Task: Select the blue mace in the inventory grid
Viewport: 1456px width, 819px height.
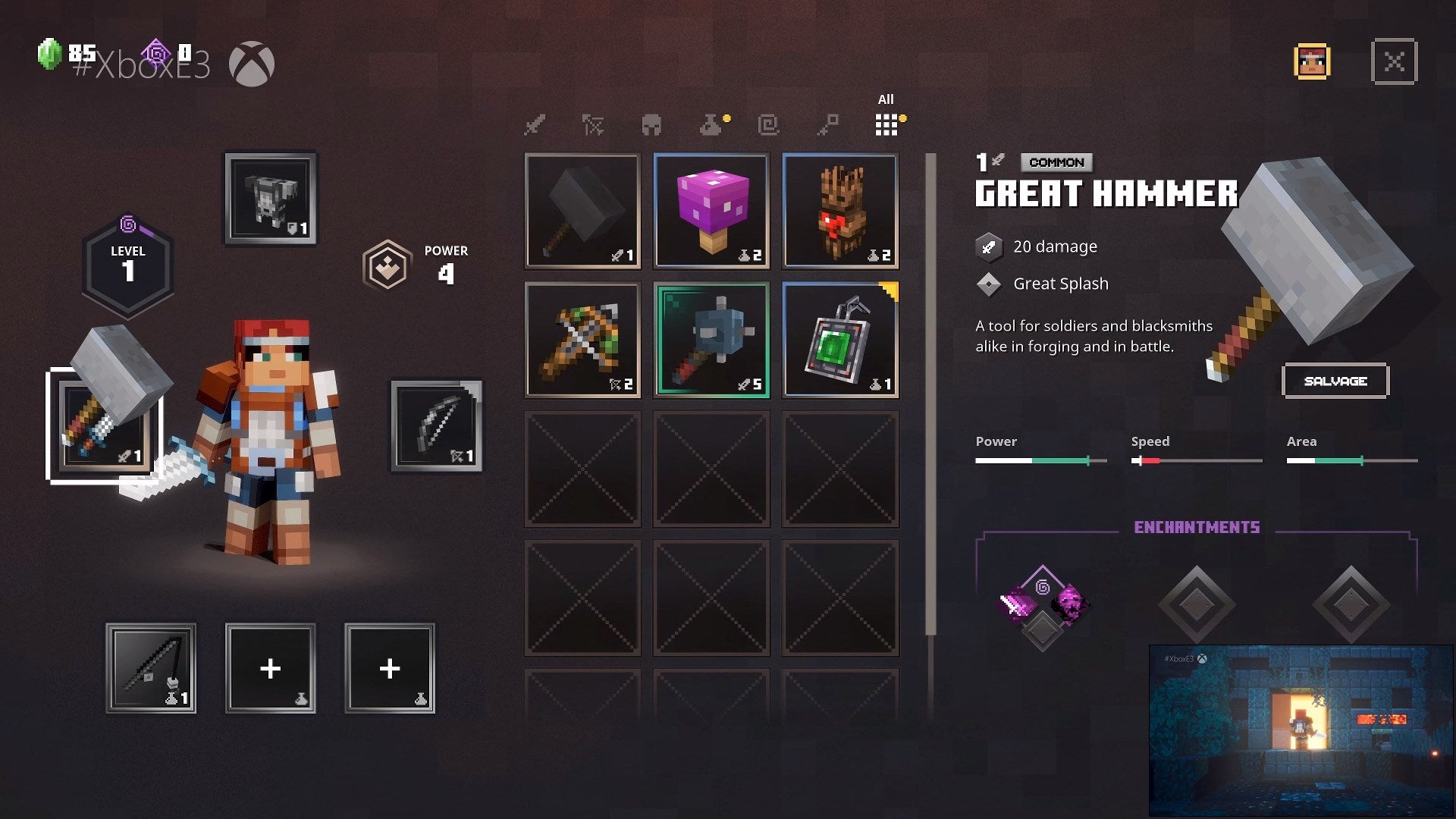Action: pos(711,340)
